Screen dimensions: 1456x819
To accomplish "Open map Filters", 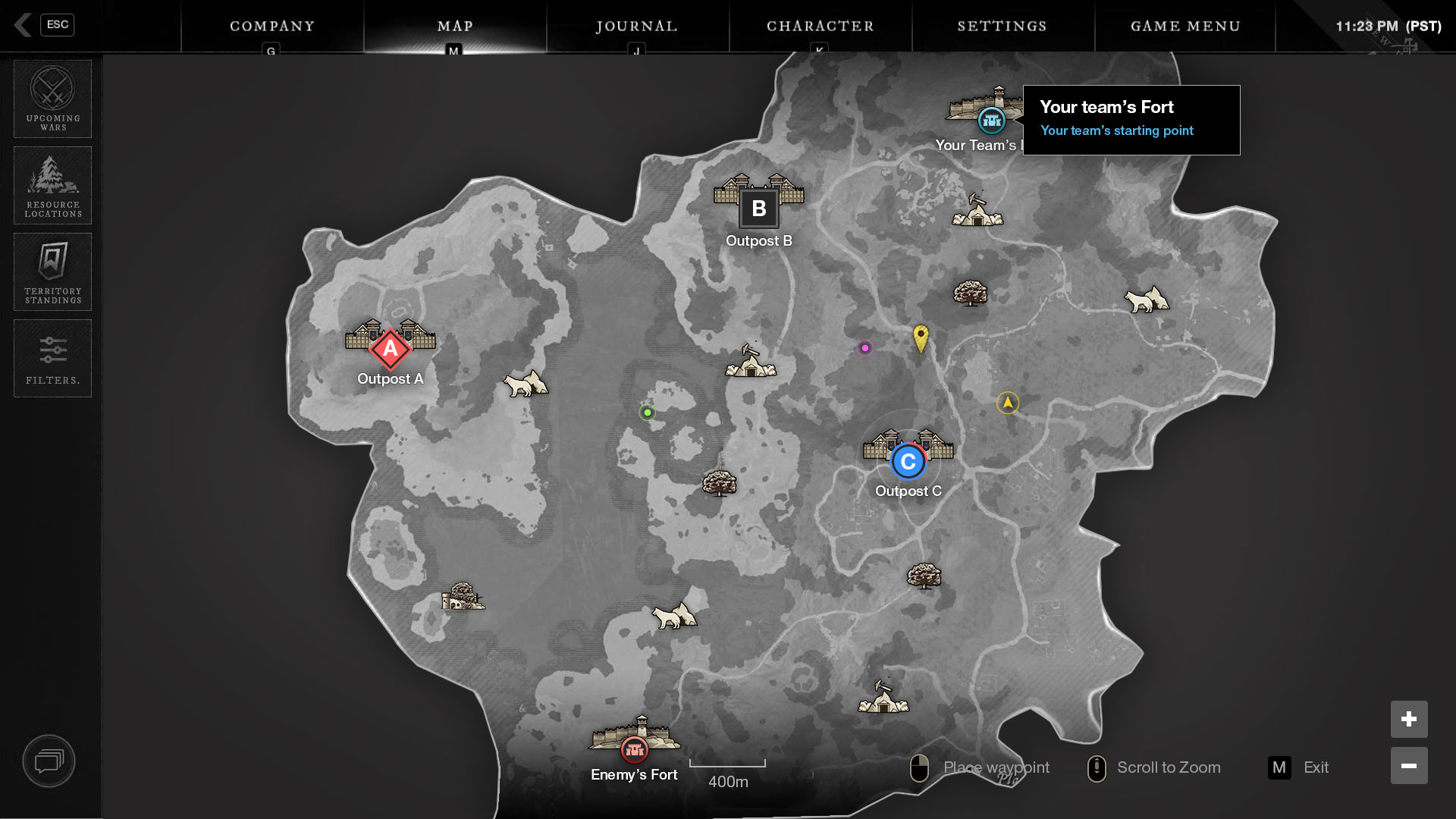I will (53, 358).
